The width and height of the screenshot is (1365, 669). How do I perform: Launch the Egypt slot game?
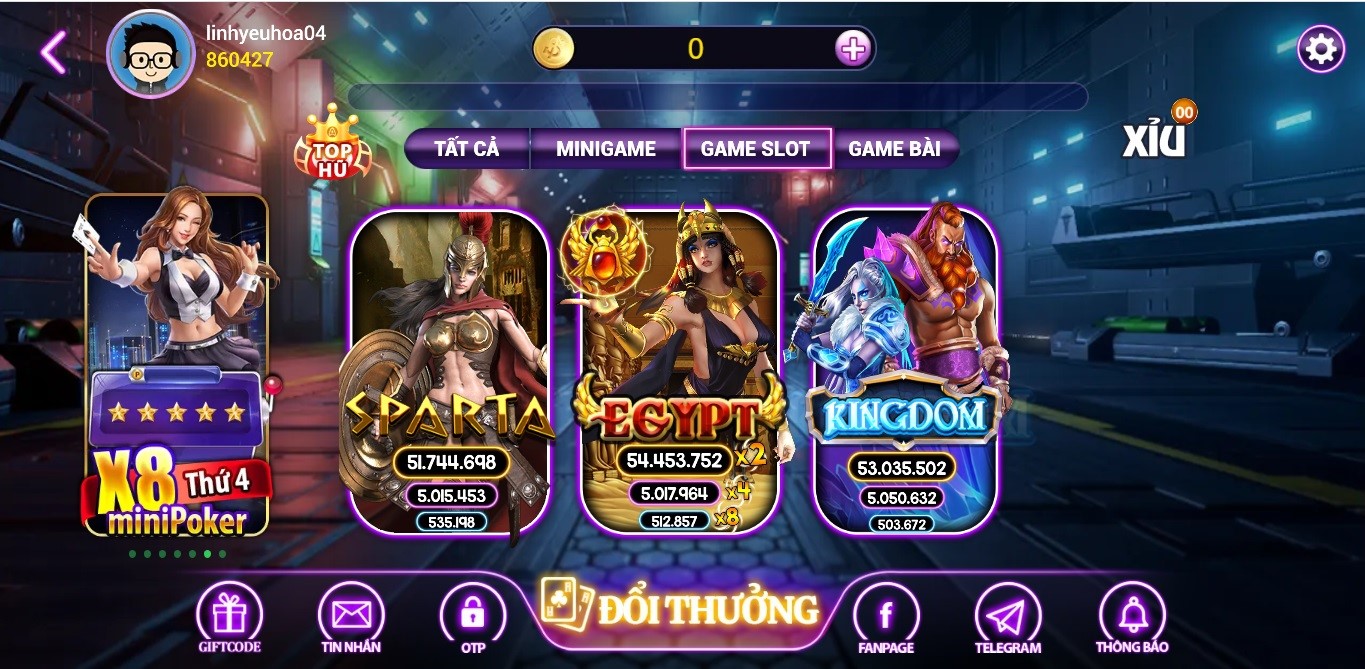click(680, 370)
